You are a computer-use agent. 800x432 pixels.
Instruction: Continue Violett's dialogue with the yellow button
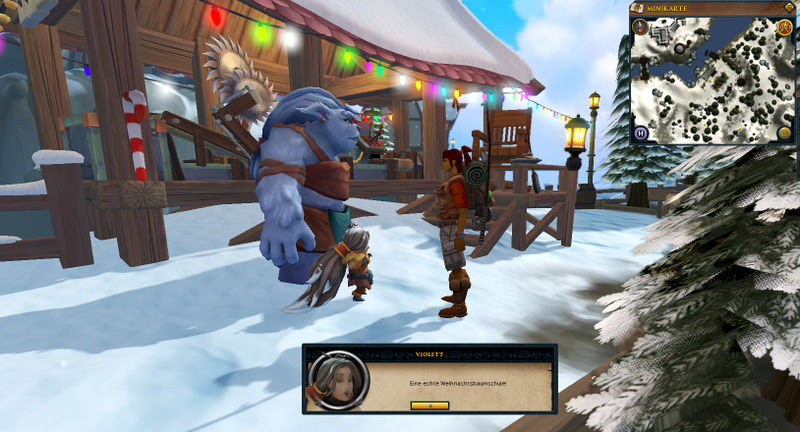tap(429, 406)
